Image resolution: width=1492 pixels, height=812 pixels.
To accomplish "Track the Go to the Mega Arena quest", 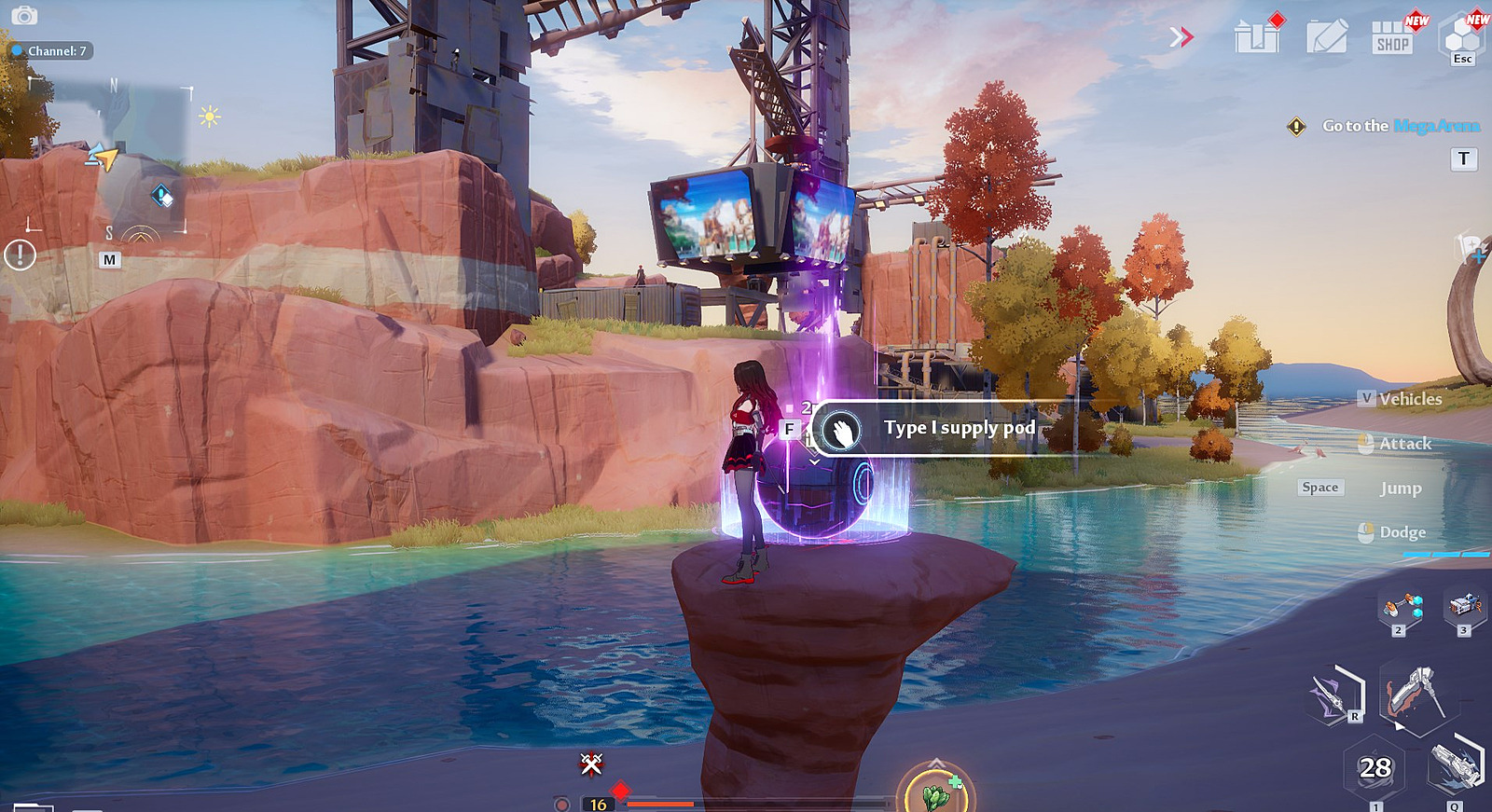I will [x=1400, y=126].
